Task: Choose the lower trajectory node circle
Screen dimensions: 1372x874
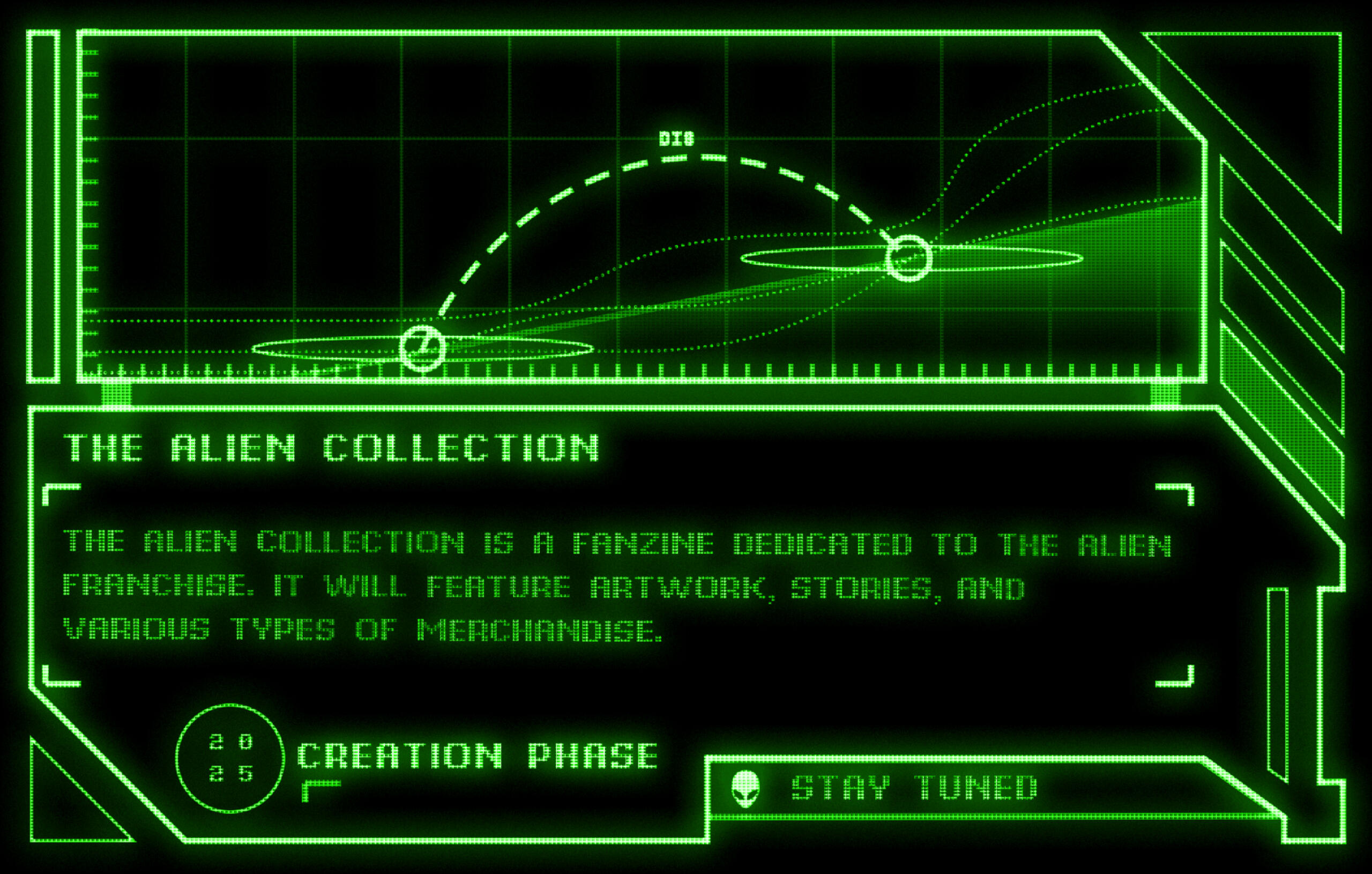Action: coord(422,349)
